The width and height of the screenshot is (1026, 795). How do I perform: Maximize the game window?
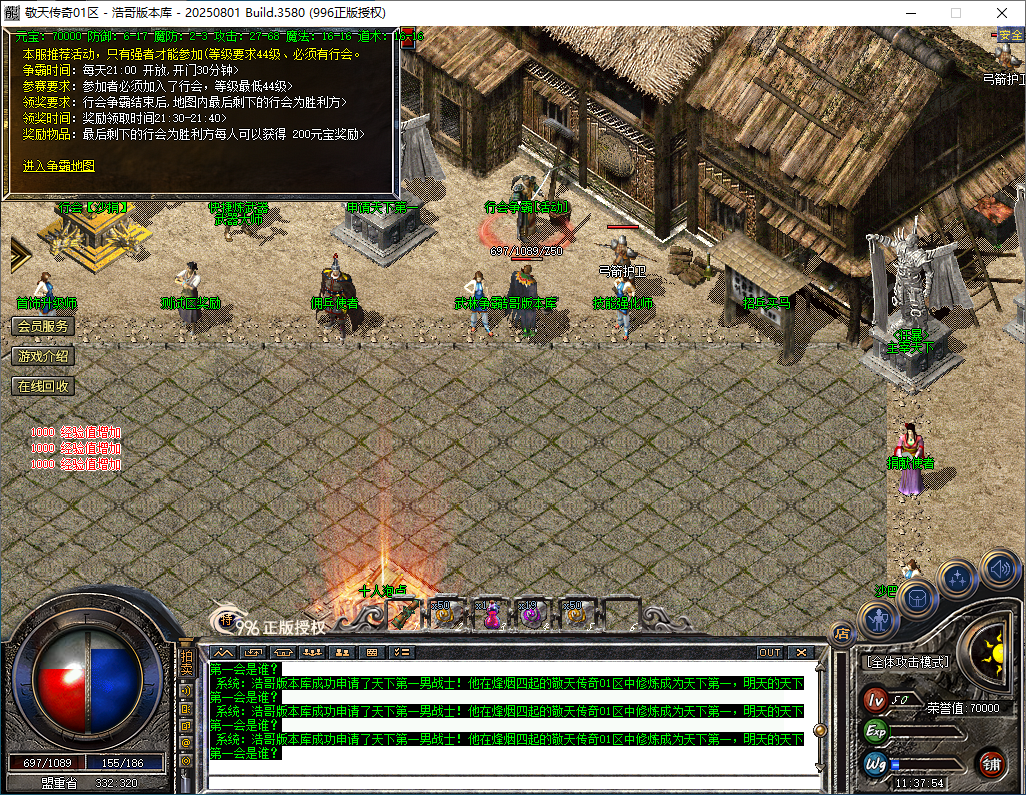click(955, 13)
